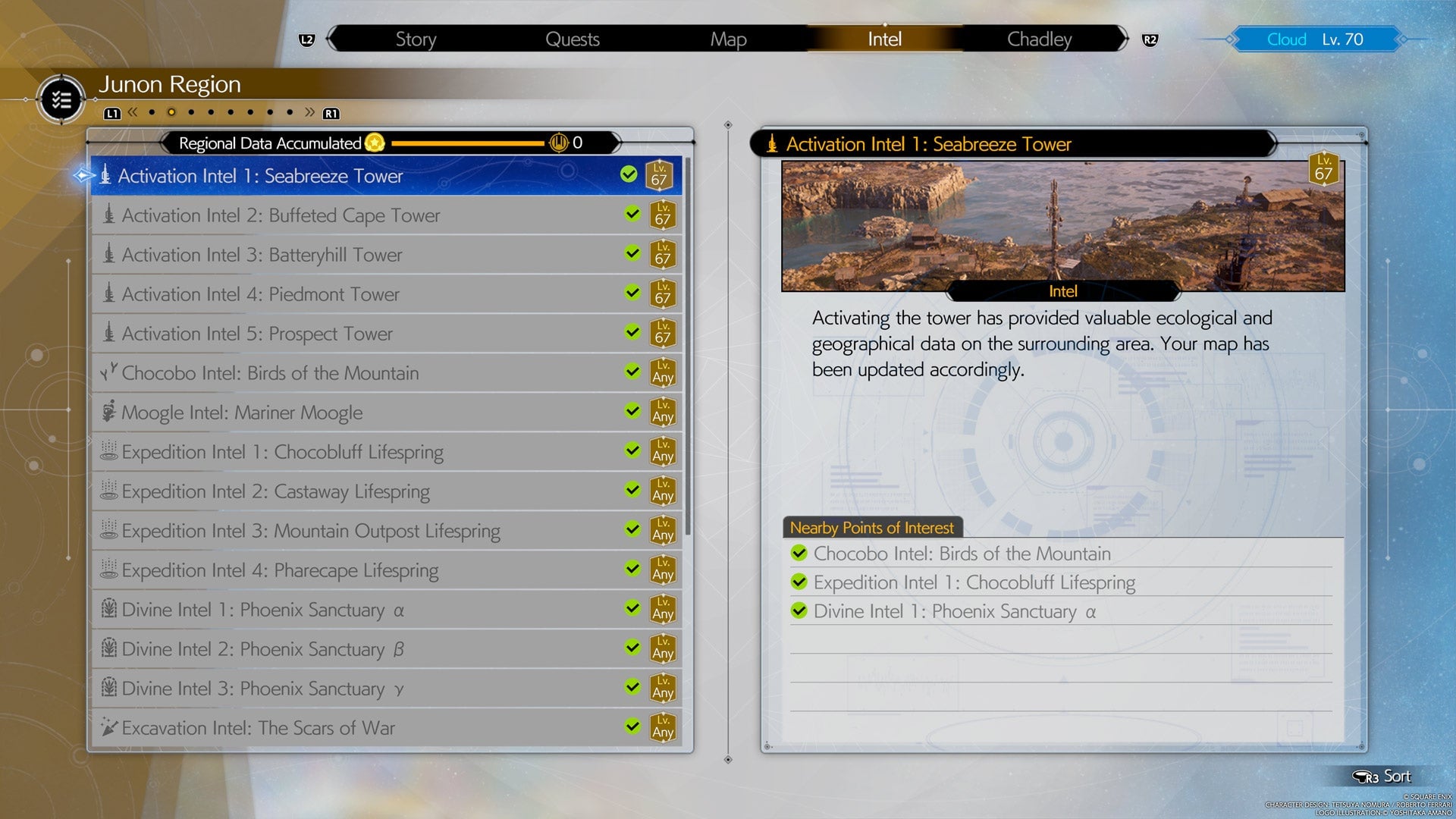This screenshot has width=1456, height=819.
Task: Advance to the next region with the R1 chevrons
Action: pyautogui.click(x=310, y=112)
